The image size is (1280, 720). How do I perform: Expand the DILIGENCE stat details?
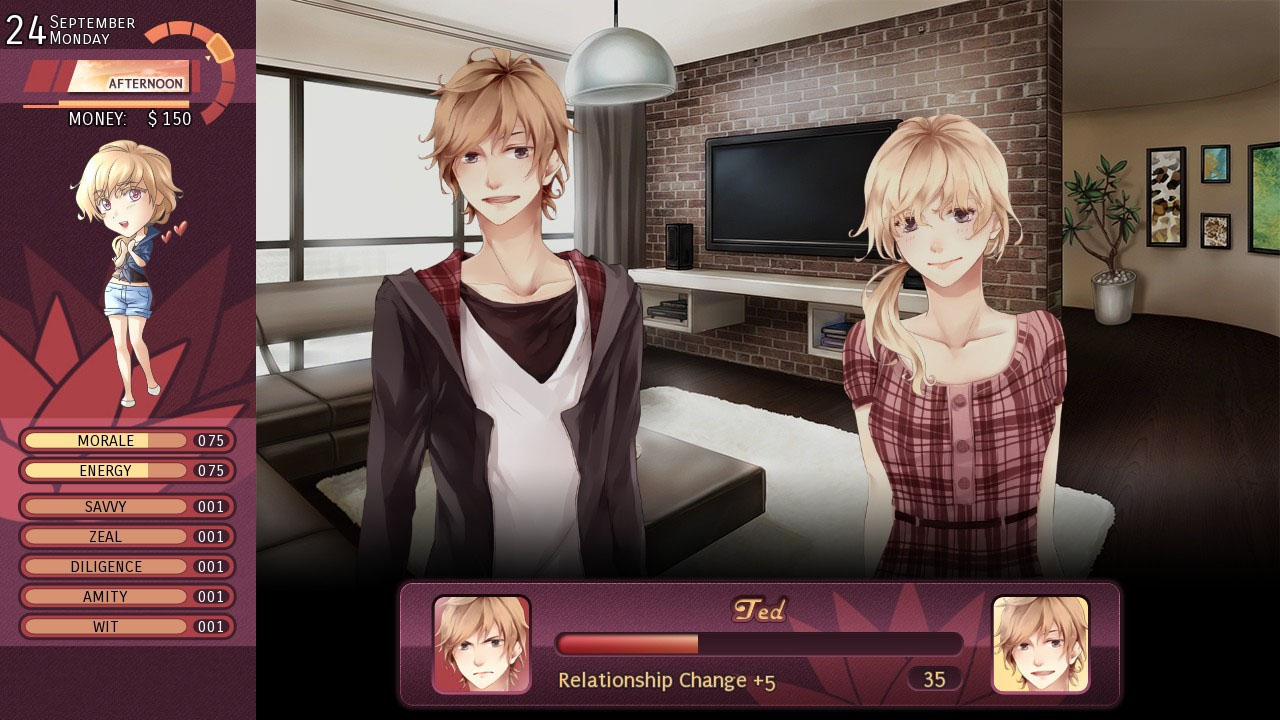click(105, 566)
